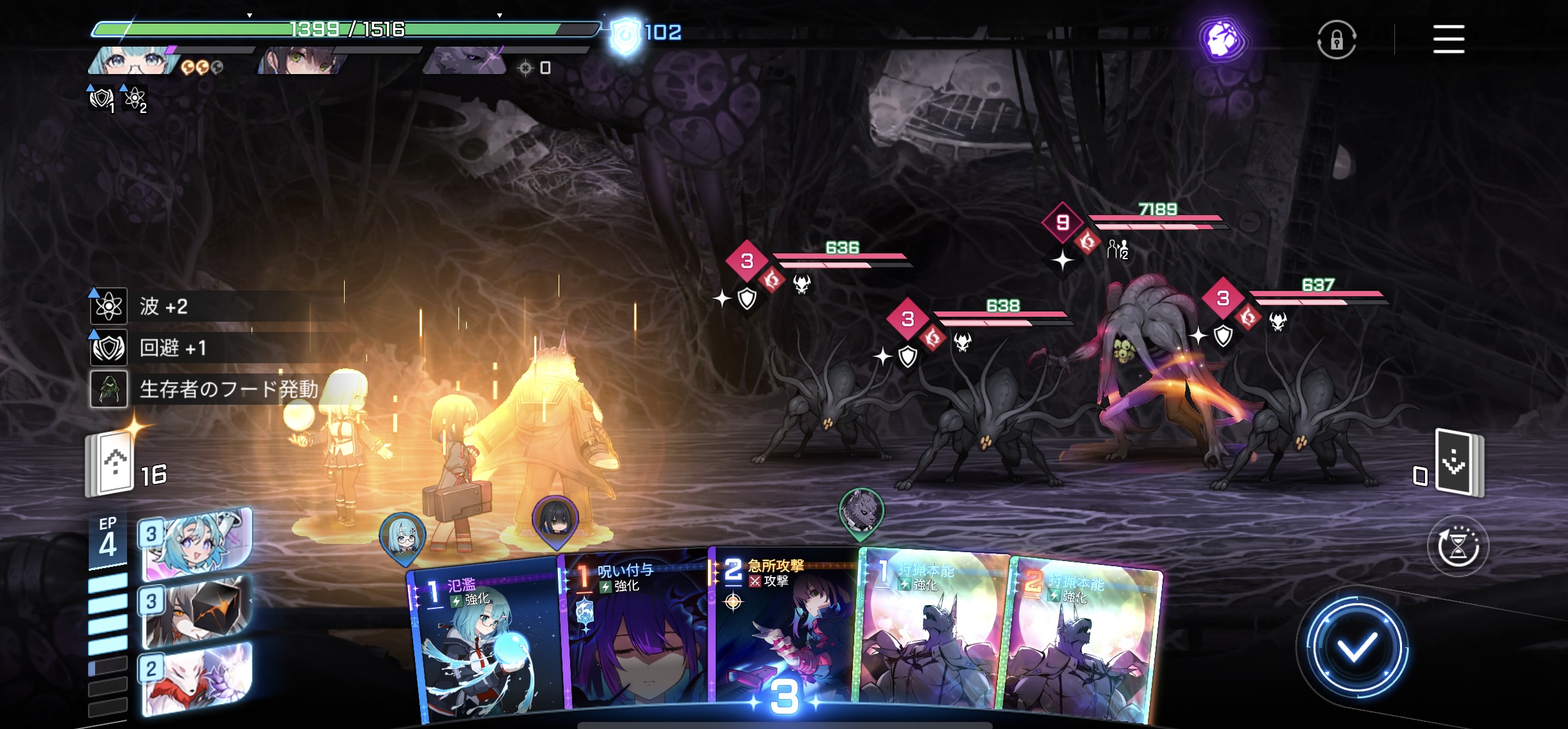Open the hourglass speed control
The height and width of the screenshot is (729, 1568).
click(1458, 546)
